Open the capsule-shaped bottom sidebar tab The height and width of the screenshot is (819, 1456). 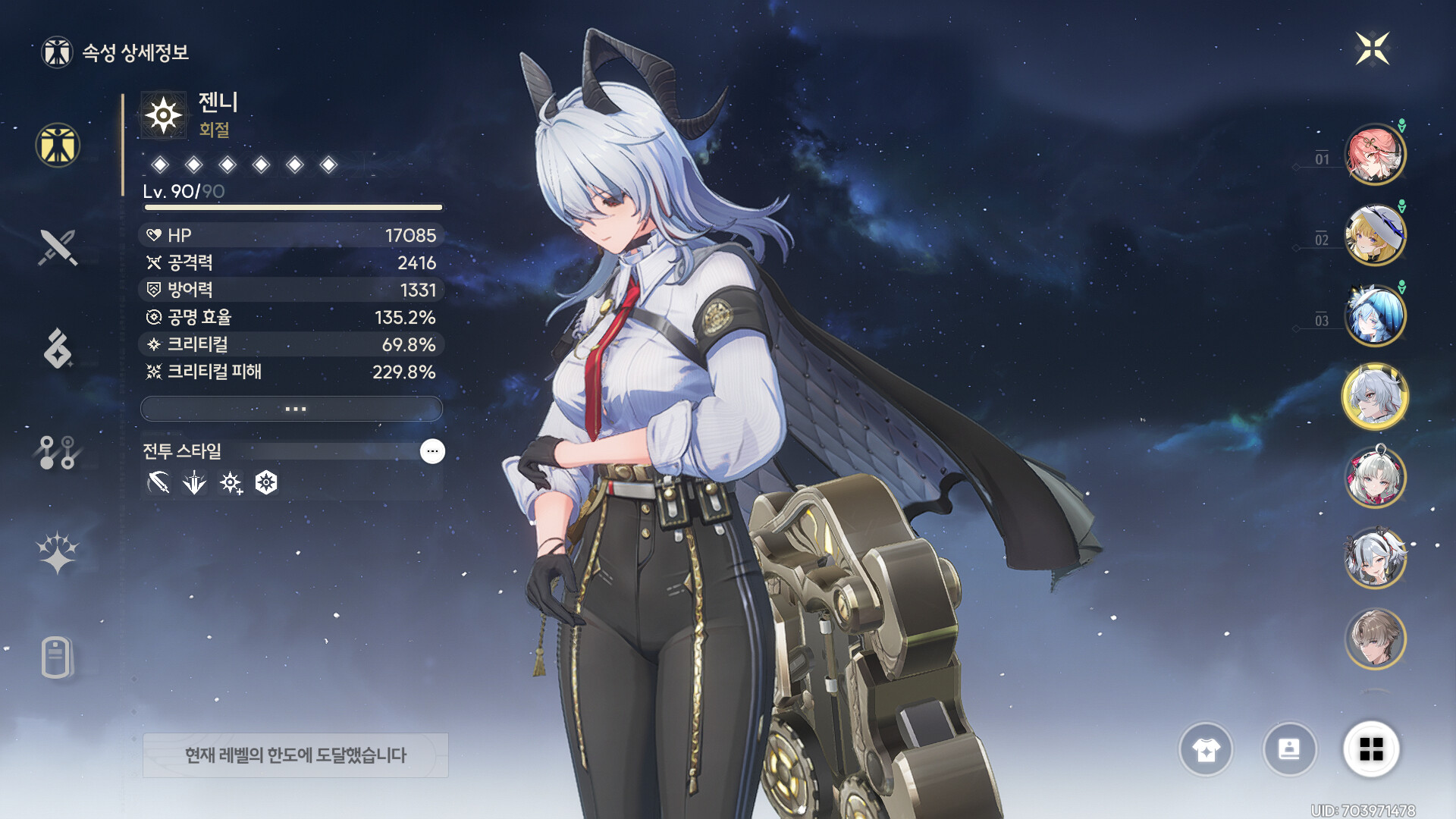click(58, 657)
